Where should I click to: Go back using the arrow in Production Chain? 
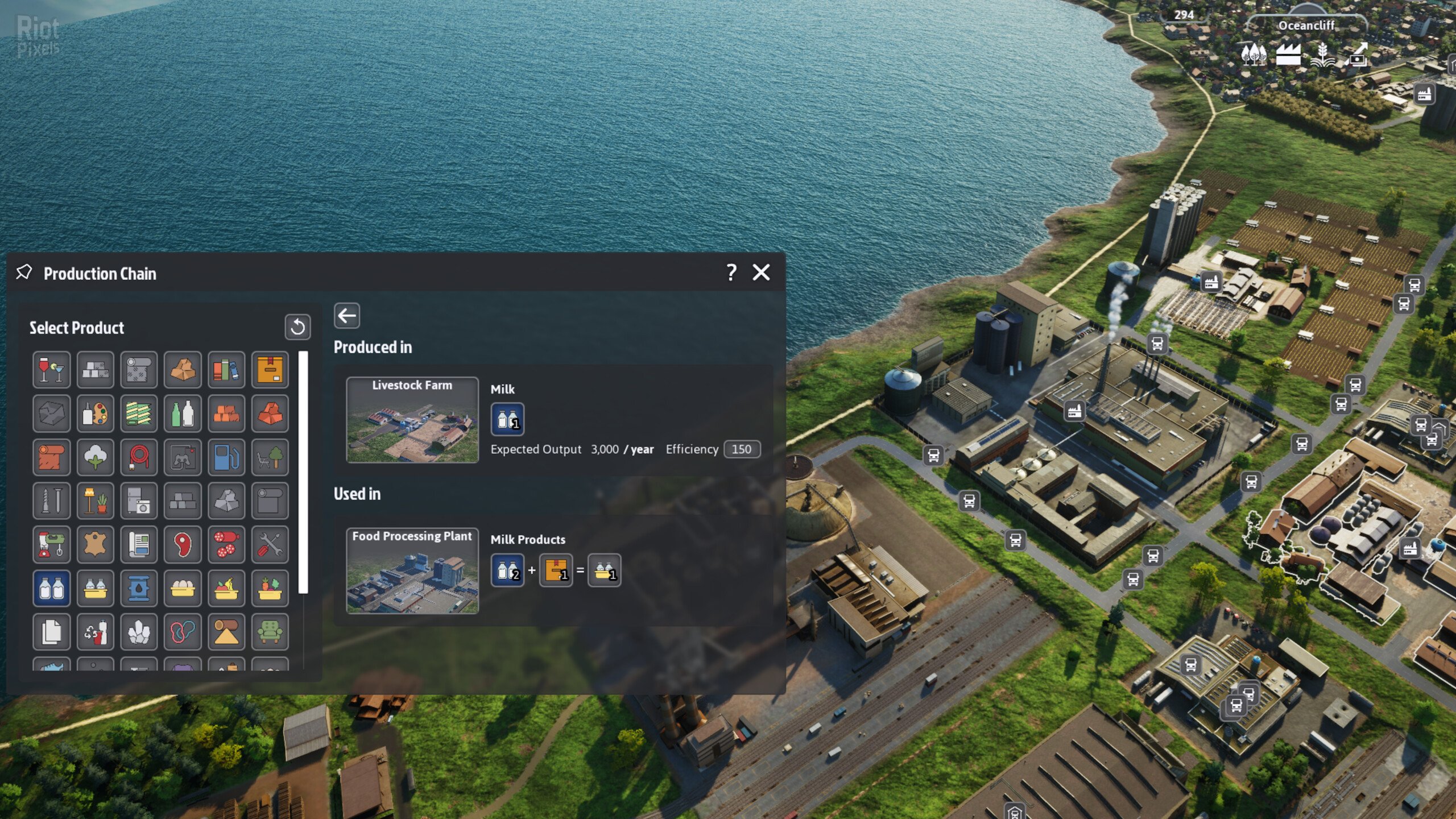point(346,315)
